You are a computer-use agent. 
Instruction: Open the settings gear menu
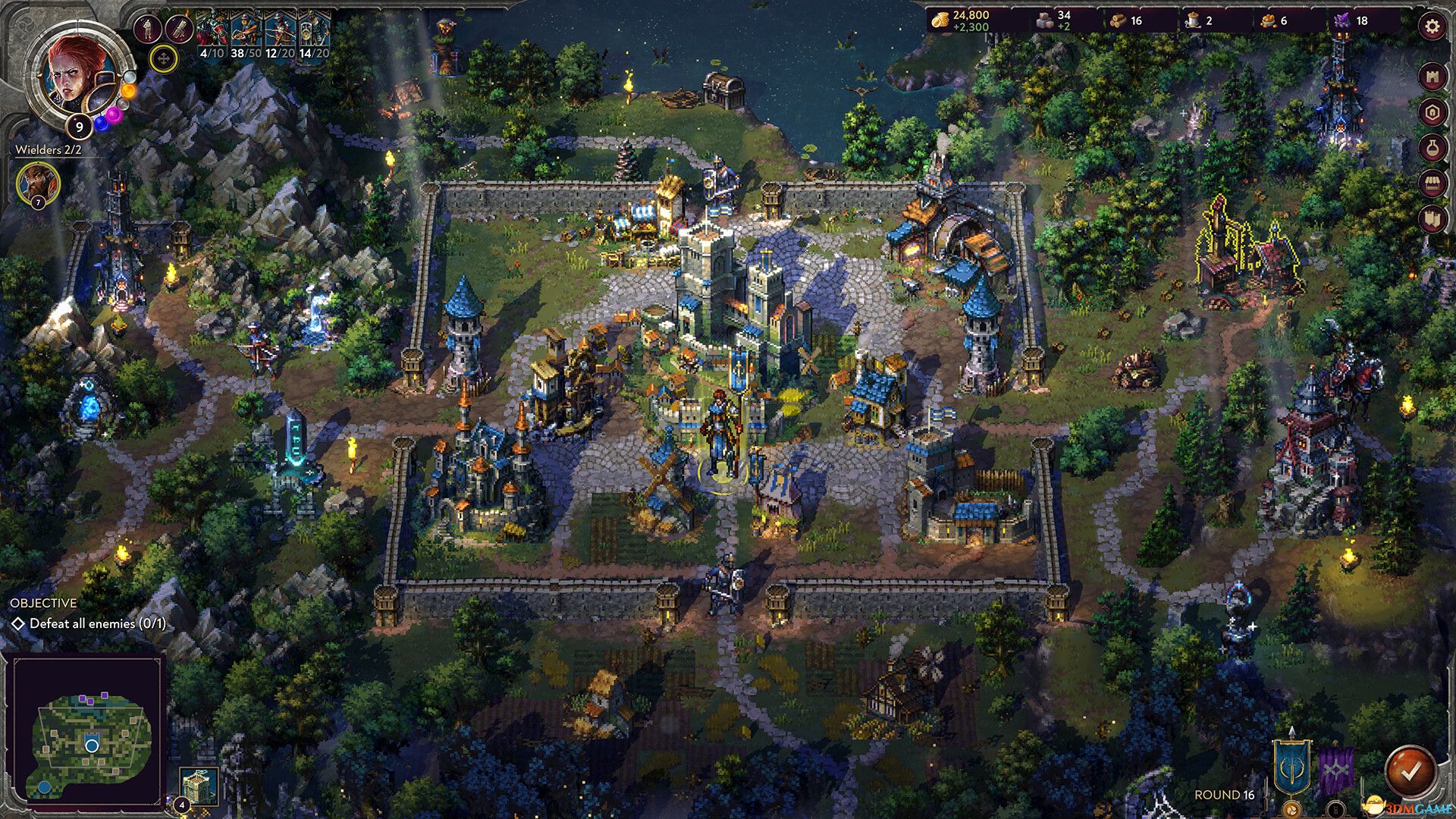click(x=1432, y=25)
